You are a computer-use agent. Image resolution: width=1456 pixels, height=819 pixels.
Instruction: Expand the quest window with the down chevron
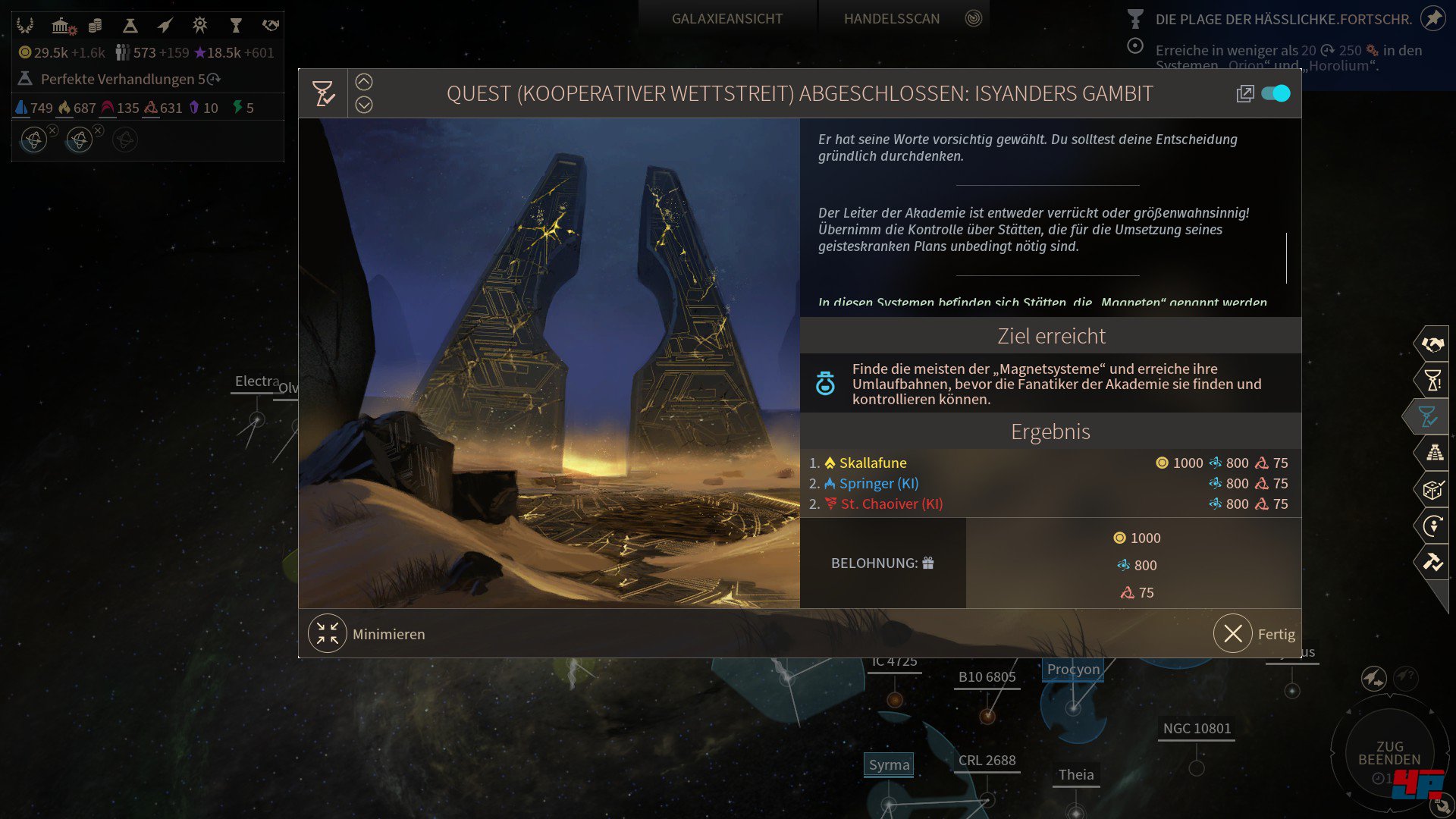click(365, 104)
